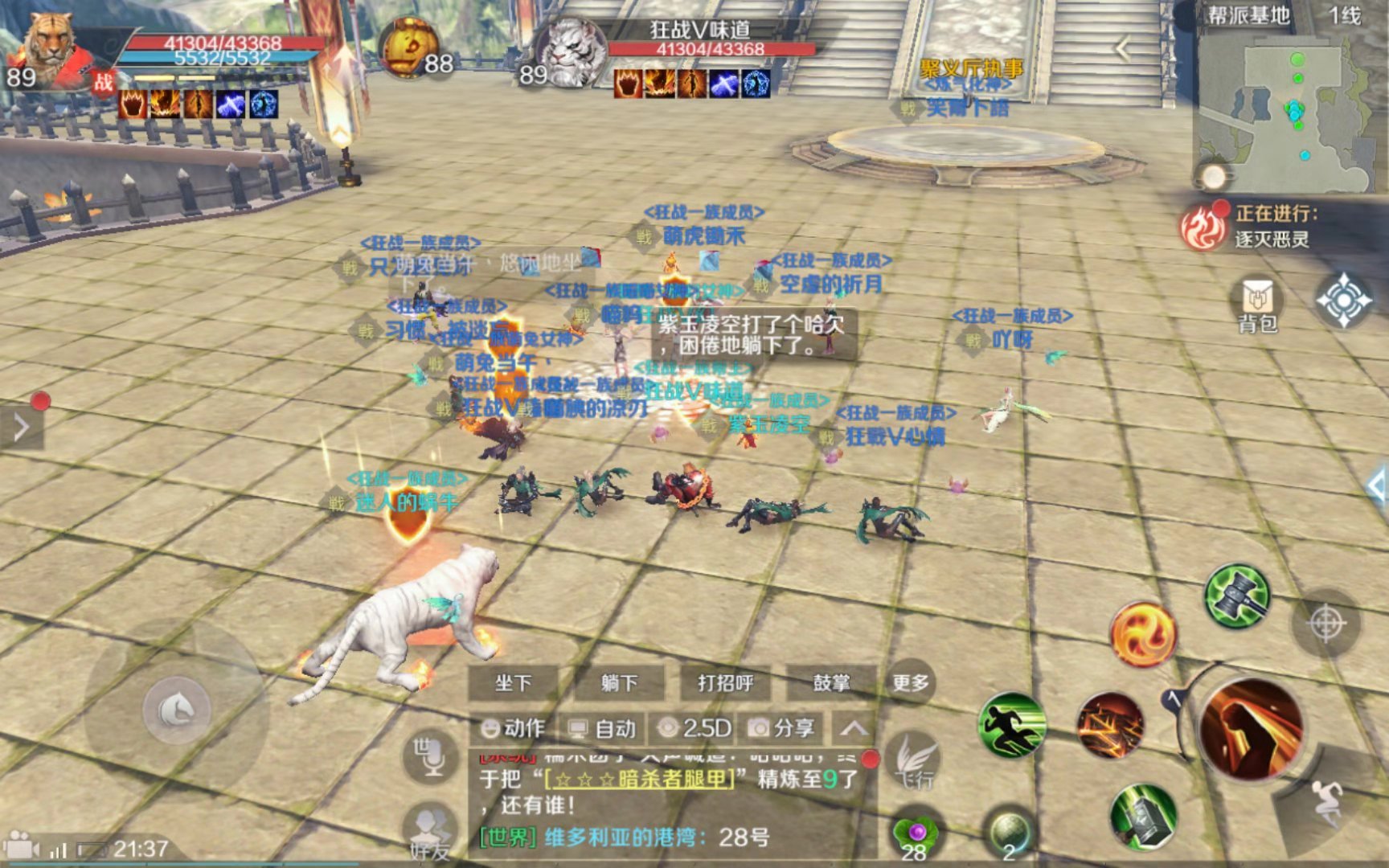Open the 逐灭恶灵 quest tracker
This screenshot has height=868, width=1389.
tap(1270, 227)
